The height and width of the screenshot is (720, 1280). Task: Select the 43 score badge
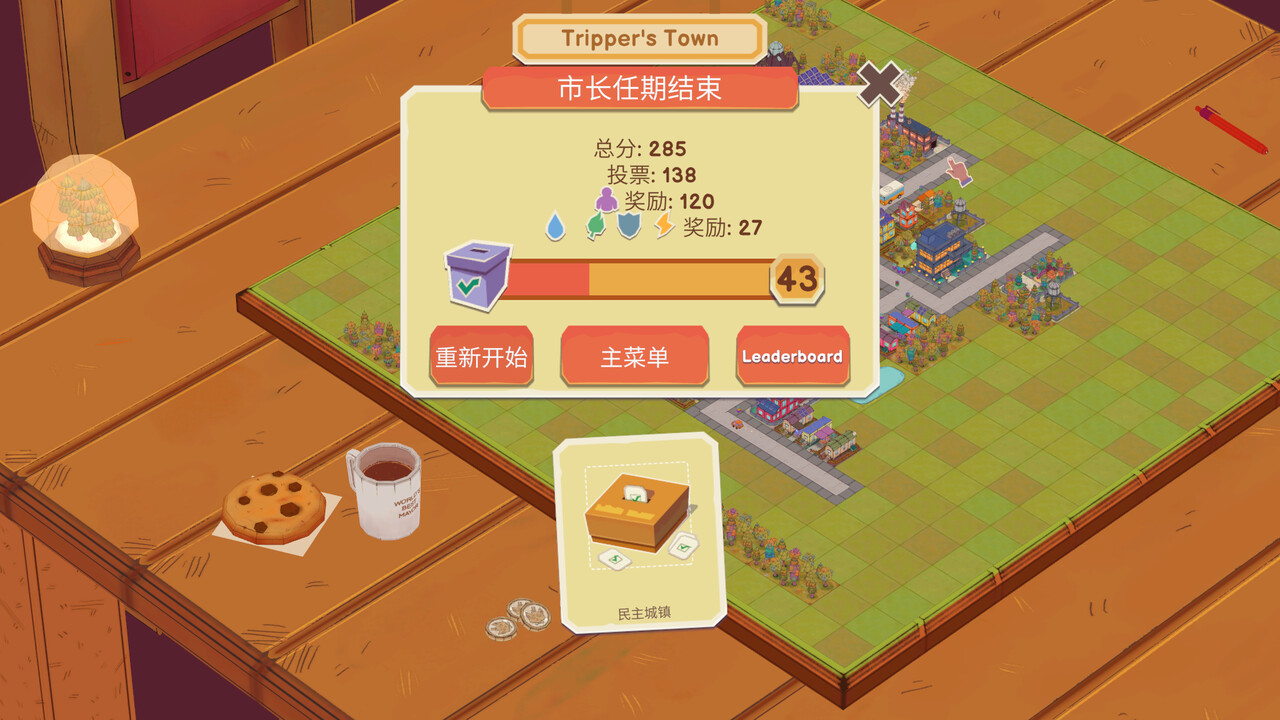[x=795, y=279]
